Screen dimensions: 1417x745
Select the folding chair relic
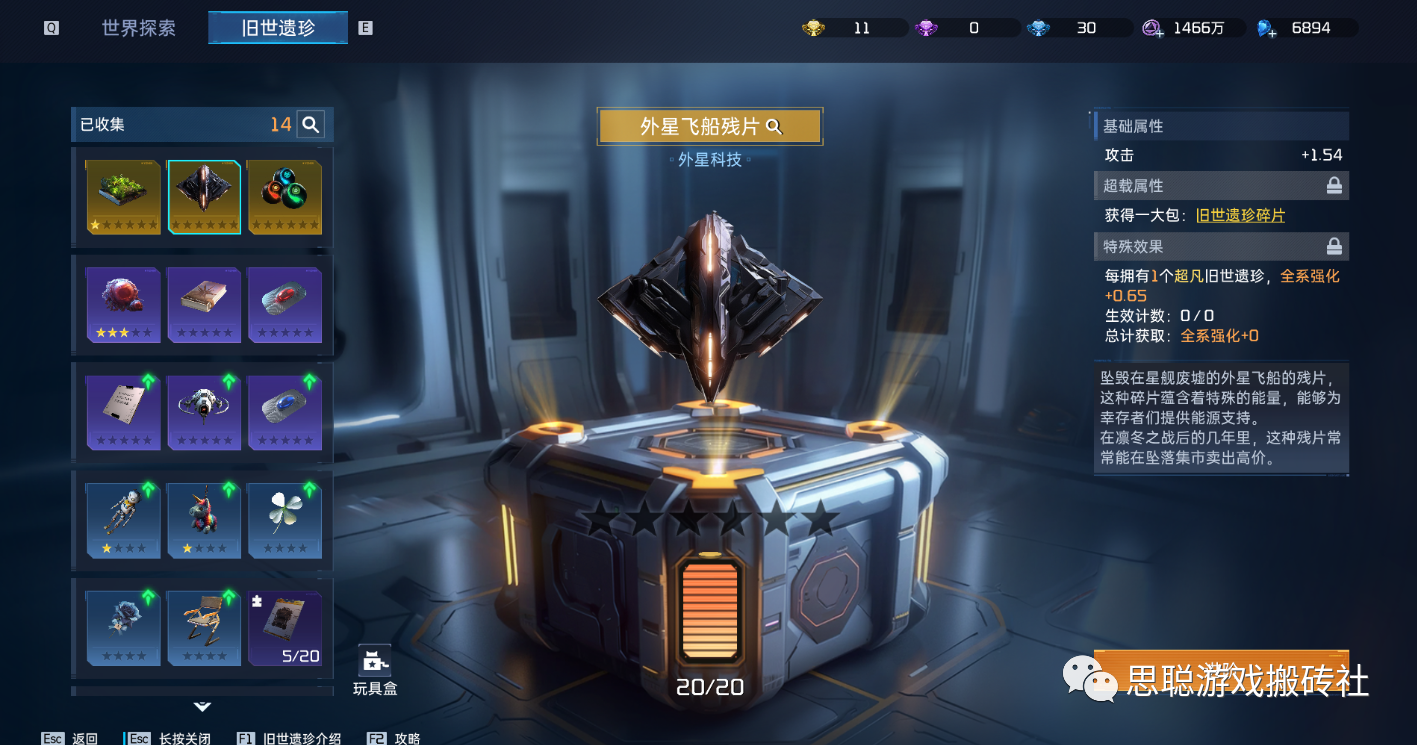pyautogui.click(x=204, y=627)
